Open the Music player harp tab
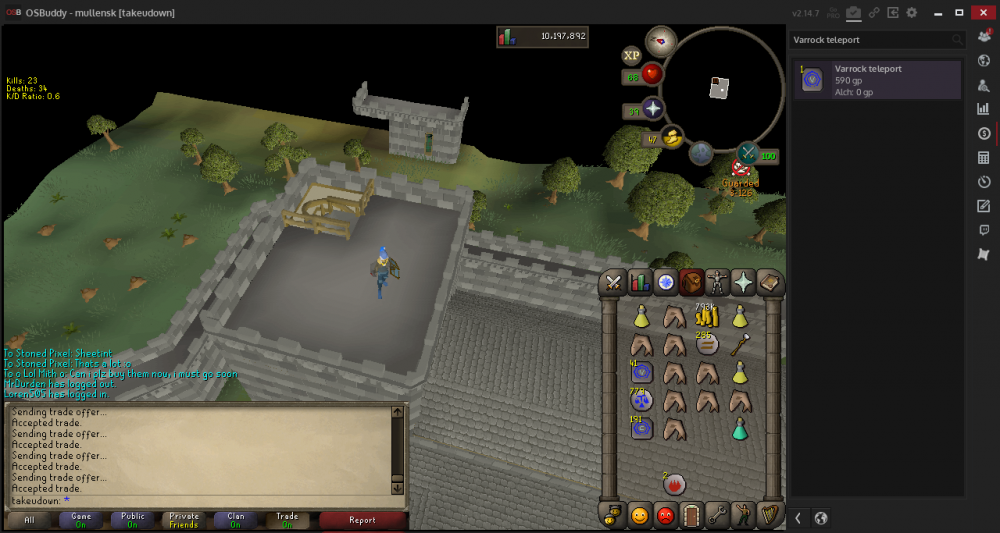This screenshot has height=533, width=1000. coord(769,516)
